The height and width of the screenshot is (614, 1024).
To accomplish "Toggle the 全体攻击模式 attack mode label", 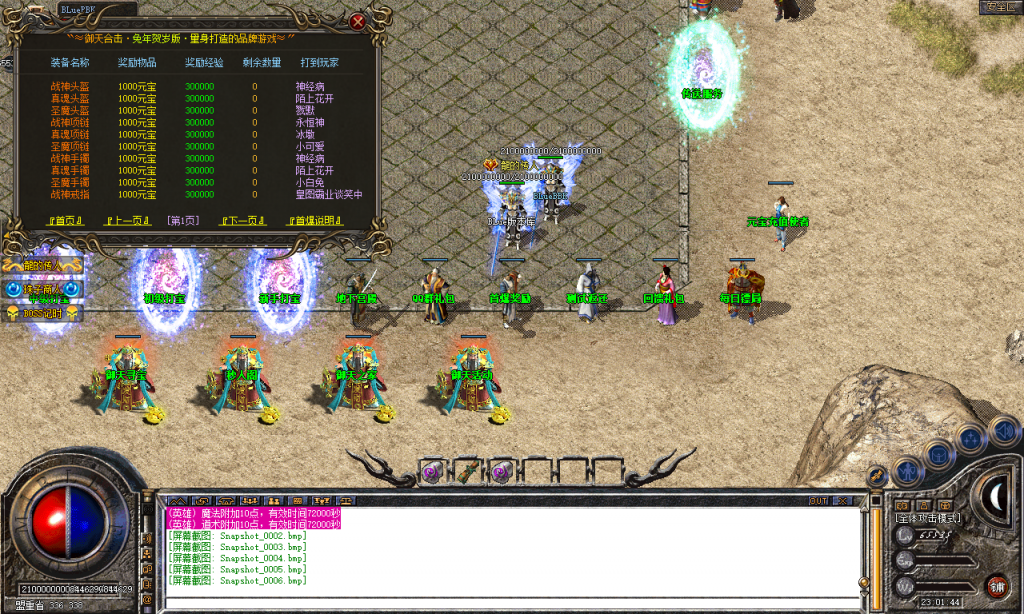I will point(928,518).
